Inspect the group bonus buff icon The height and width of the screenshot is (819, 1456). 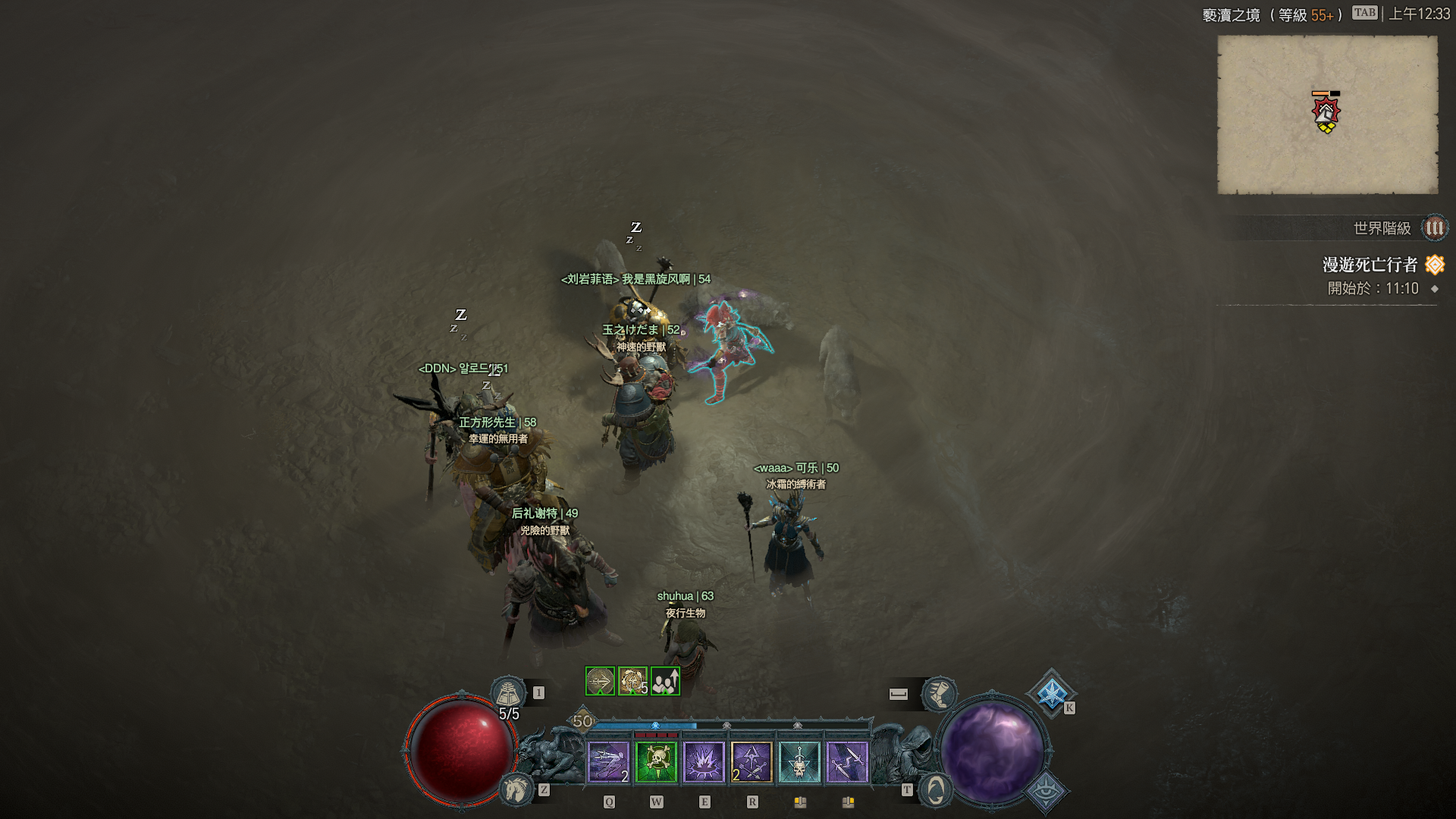point(665,681)
